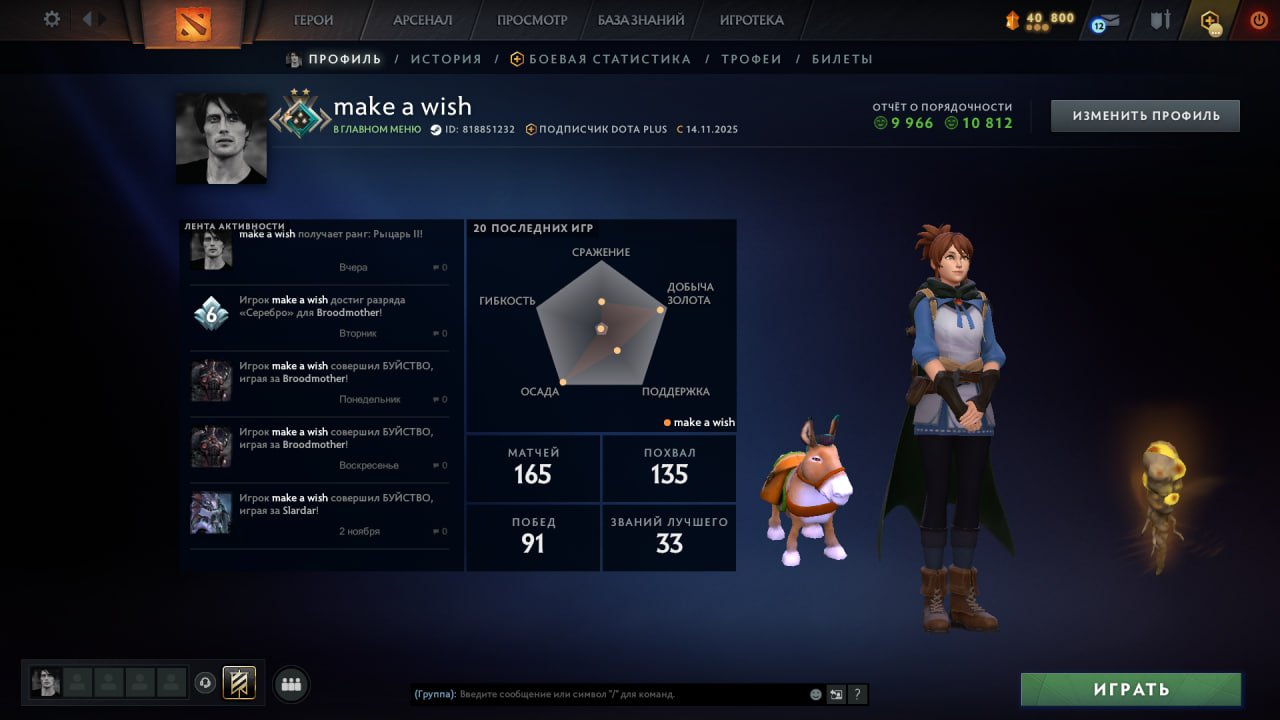The height and width of the screenshot is (720, 1280).
Task: Show the БОЕВАЯ СТАТИСТИКА tab
Action: (609, 59)
